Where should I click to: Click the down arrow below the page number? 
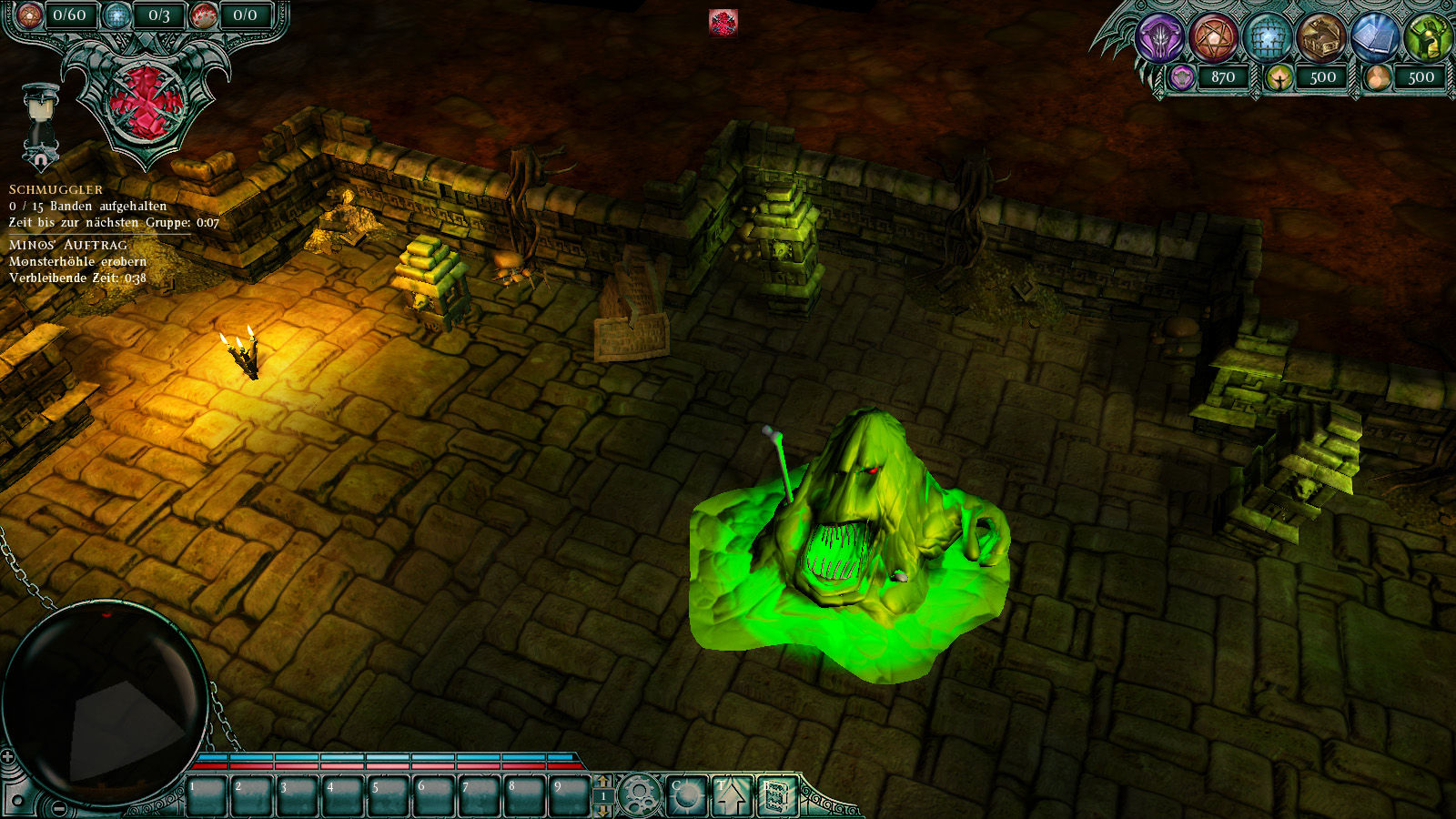click(x=602, y=810)
